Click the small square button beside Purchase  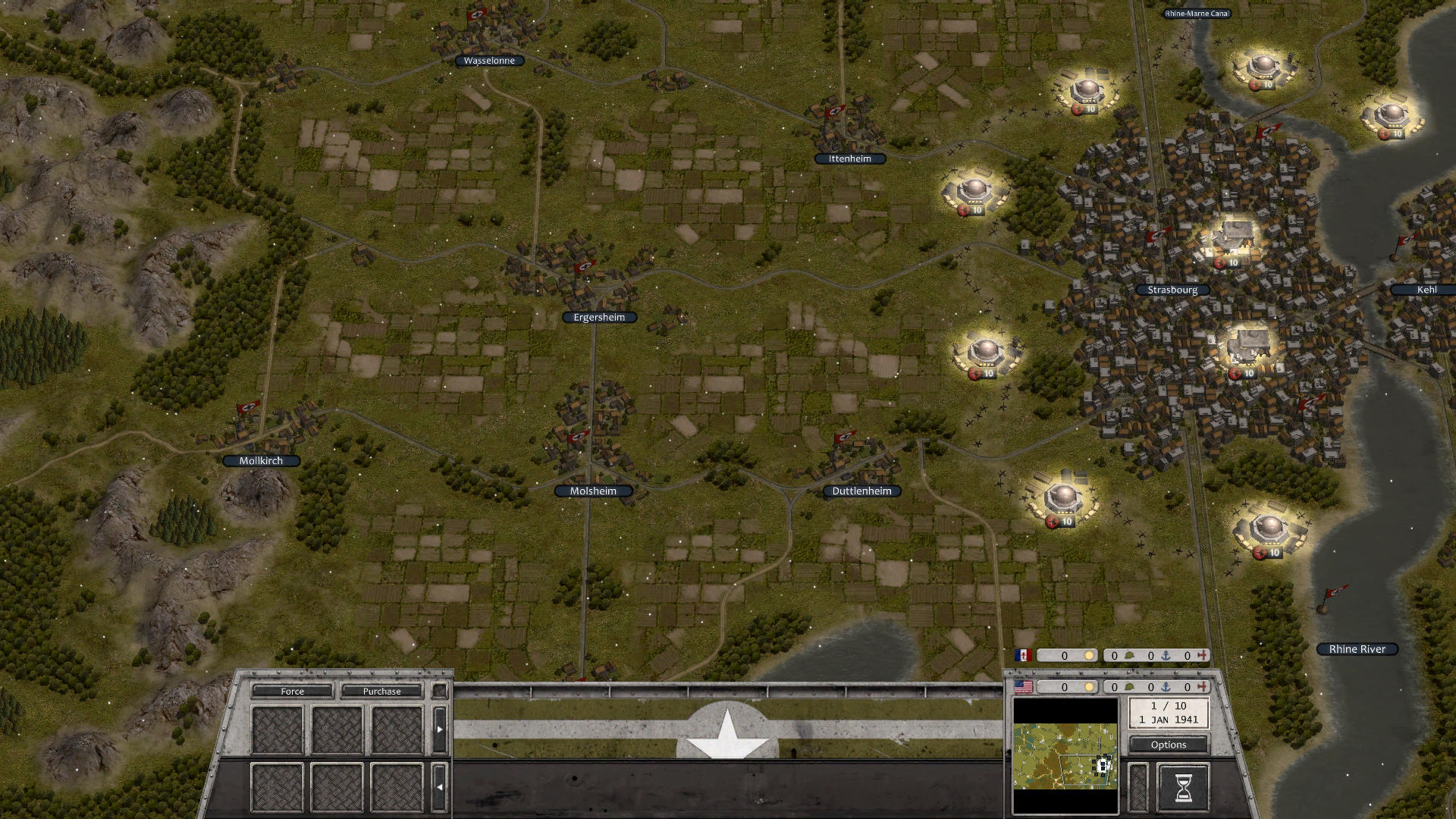(440, 692)
